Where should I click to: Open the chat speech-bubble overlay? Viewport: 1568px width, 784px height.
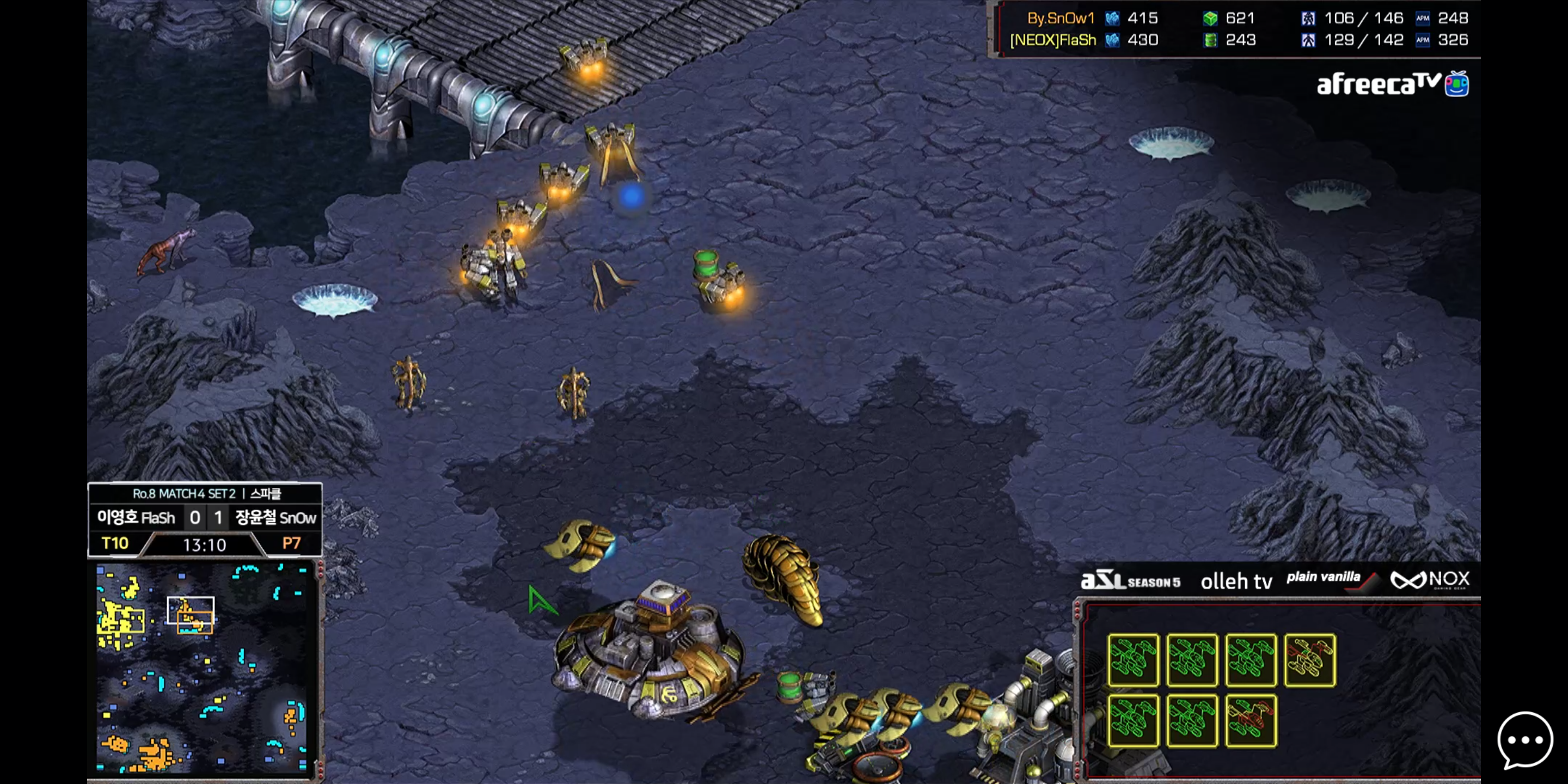point(1524,740)
